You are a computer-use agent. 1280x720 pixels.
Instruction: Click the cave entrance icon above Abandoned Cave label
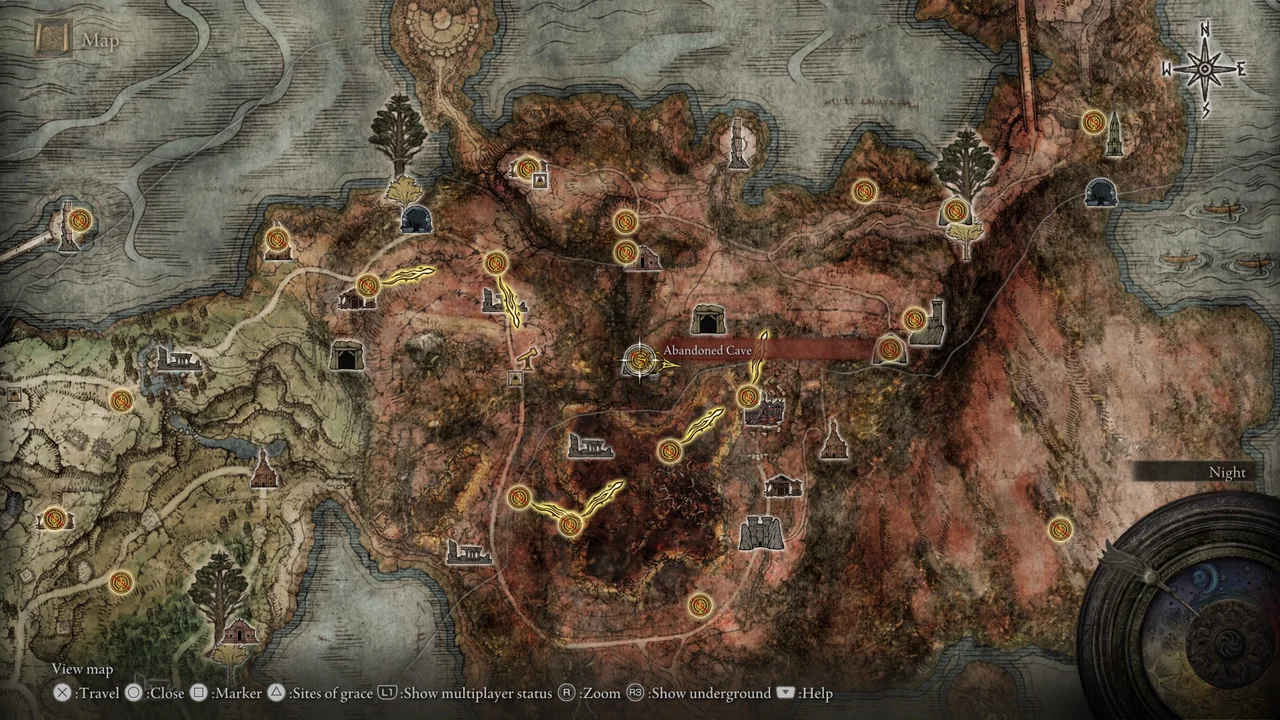tap(711, 319)
